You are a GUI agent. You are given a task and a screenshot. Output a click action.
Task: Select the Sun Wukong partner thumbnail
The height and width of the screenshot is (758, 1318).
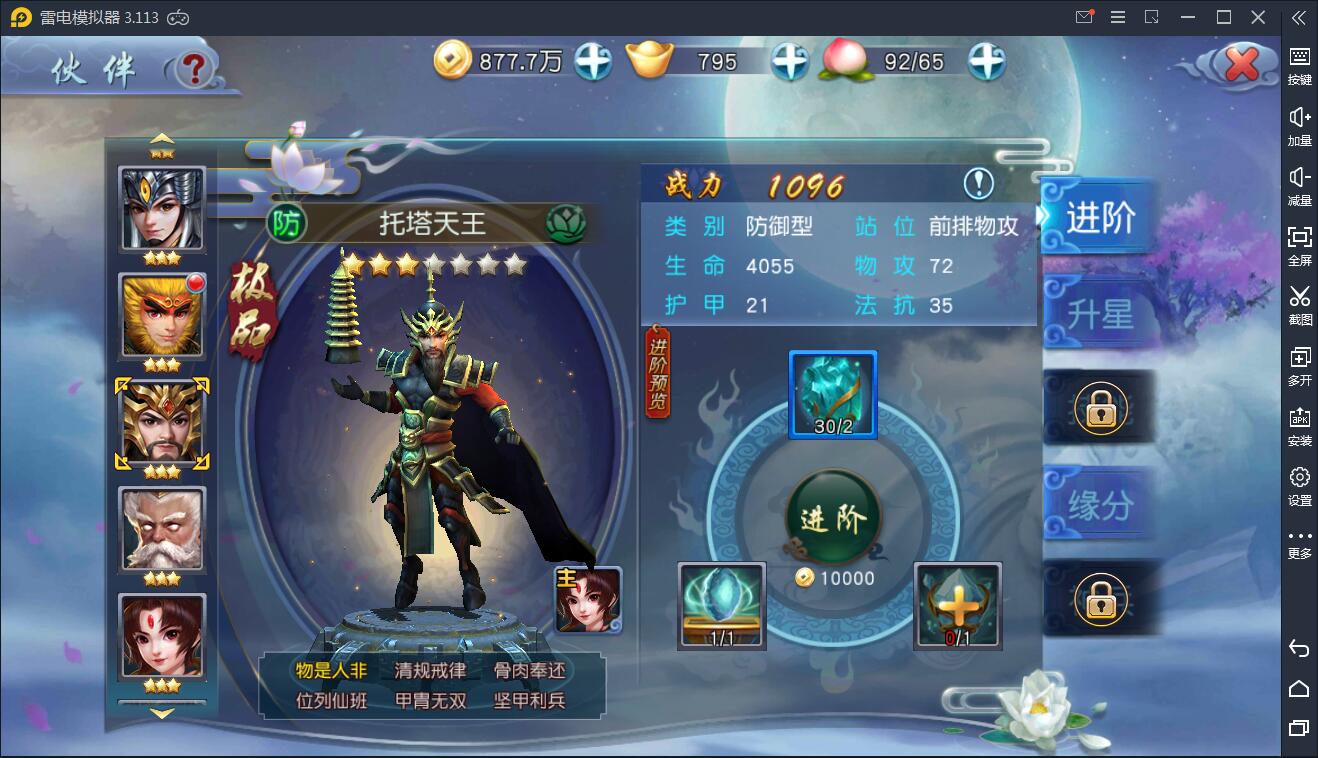click(161, 317)
